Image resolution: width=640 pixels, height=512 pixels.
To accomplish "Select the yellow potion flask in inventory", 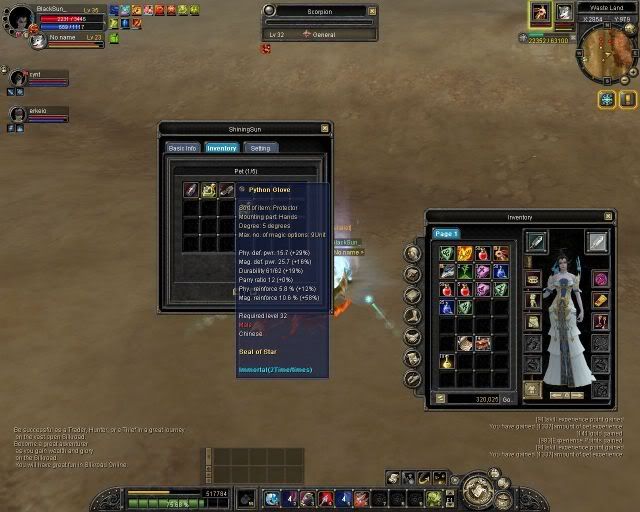I will pos(447,361).
